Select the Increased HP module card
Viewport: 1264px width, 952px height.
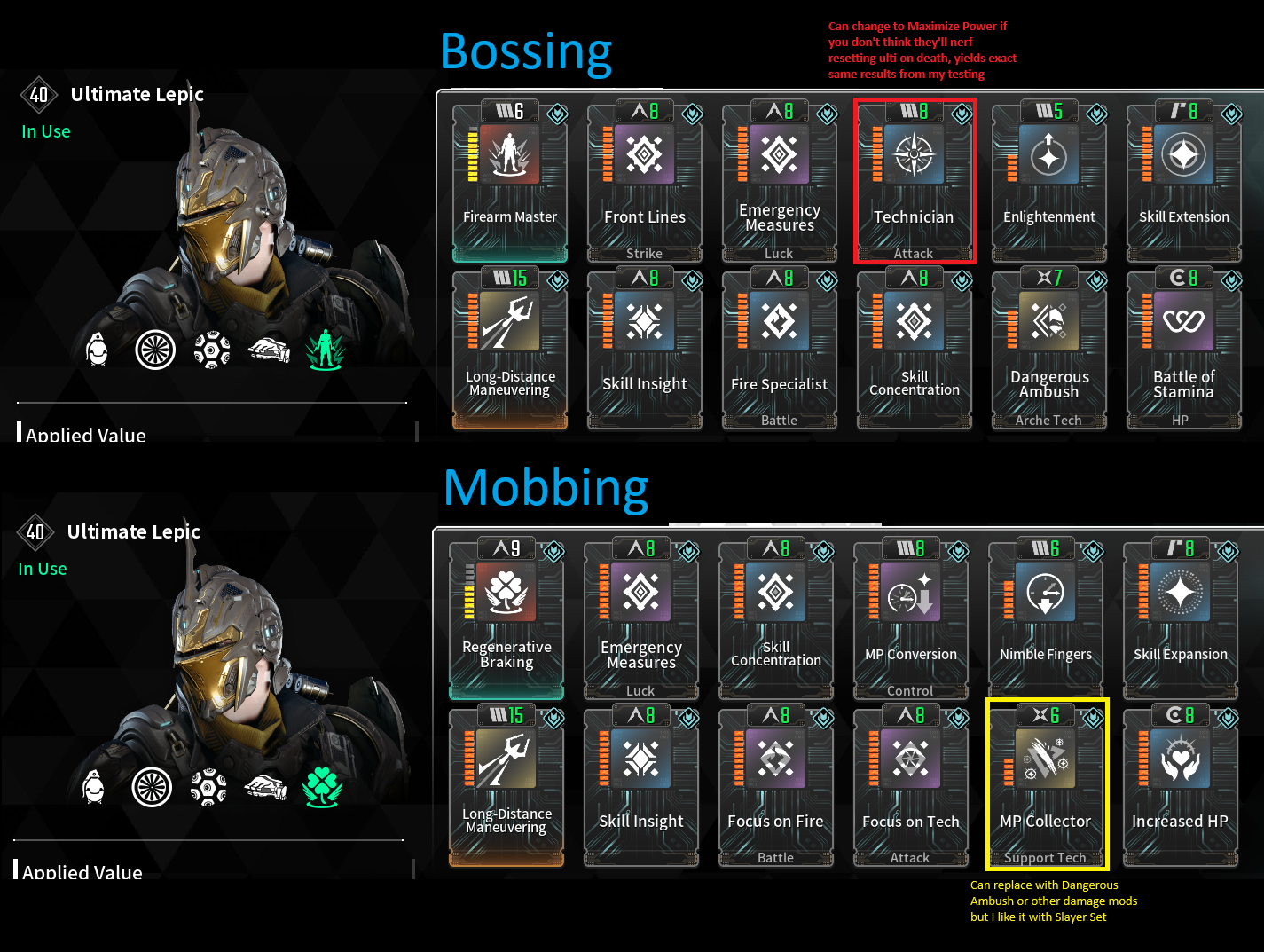tap(1181, 786)
